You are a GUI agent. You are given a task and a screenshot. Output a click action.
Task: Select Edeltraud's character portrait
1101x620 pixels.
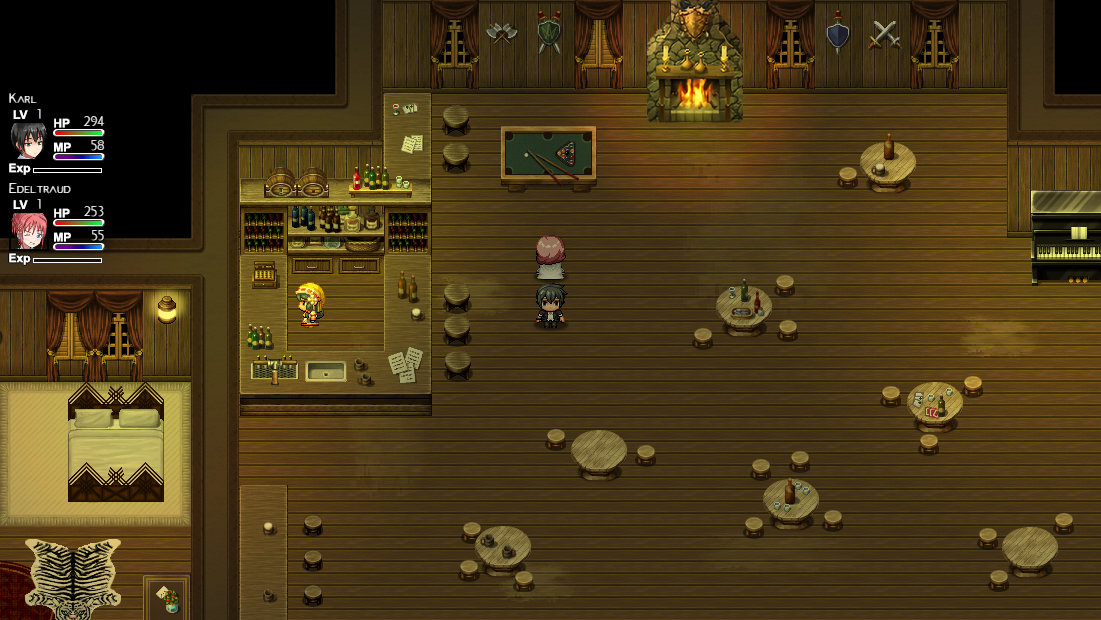click(x=28, y=231)
